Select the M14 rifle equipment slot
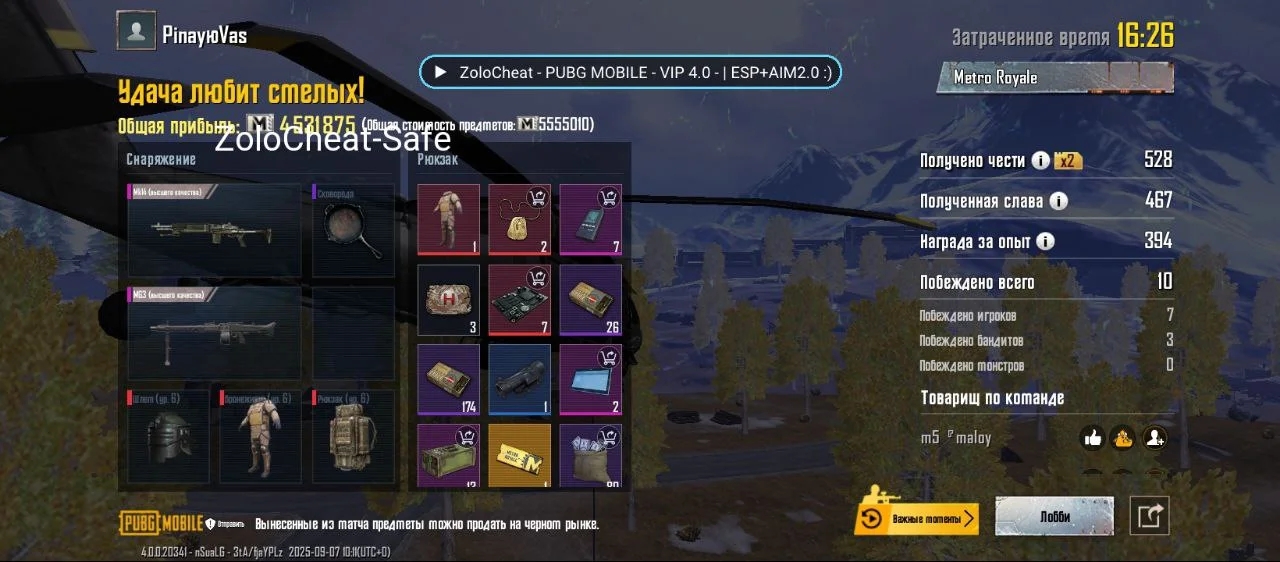 point(214,229)
